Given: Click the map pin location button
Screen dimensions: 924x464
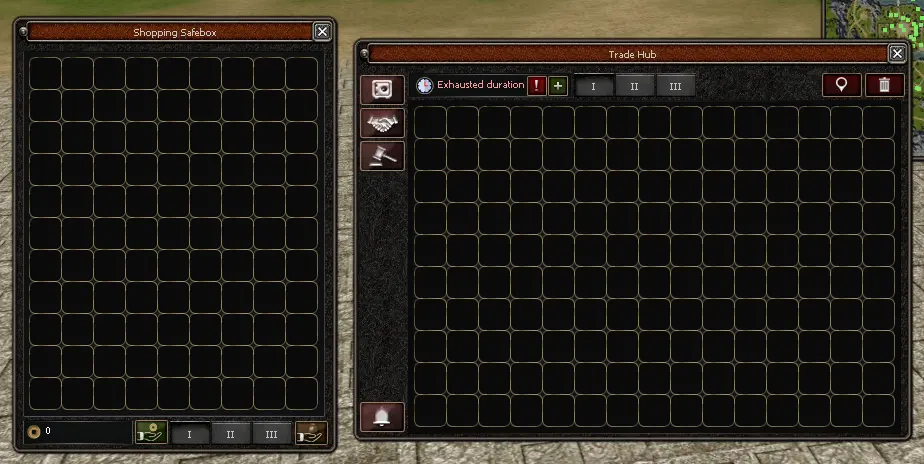Looking at the screenshot, I should [x=841, y=85].
